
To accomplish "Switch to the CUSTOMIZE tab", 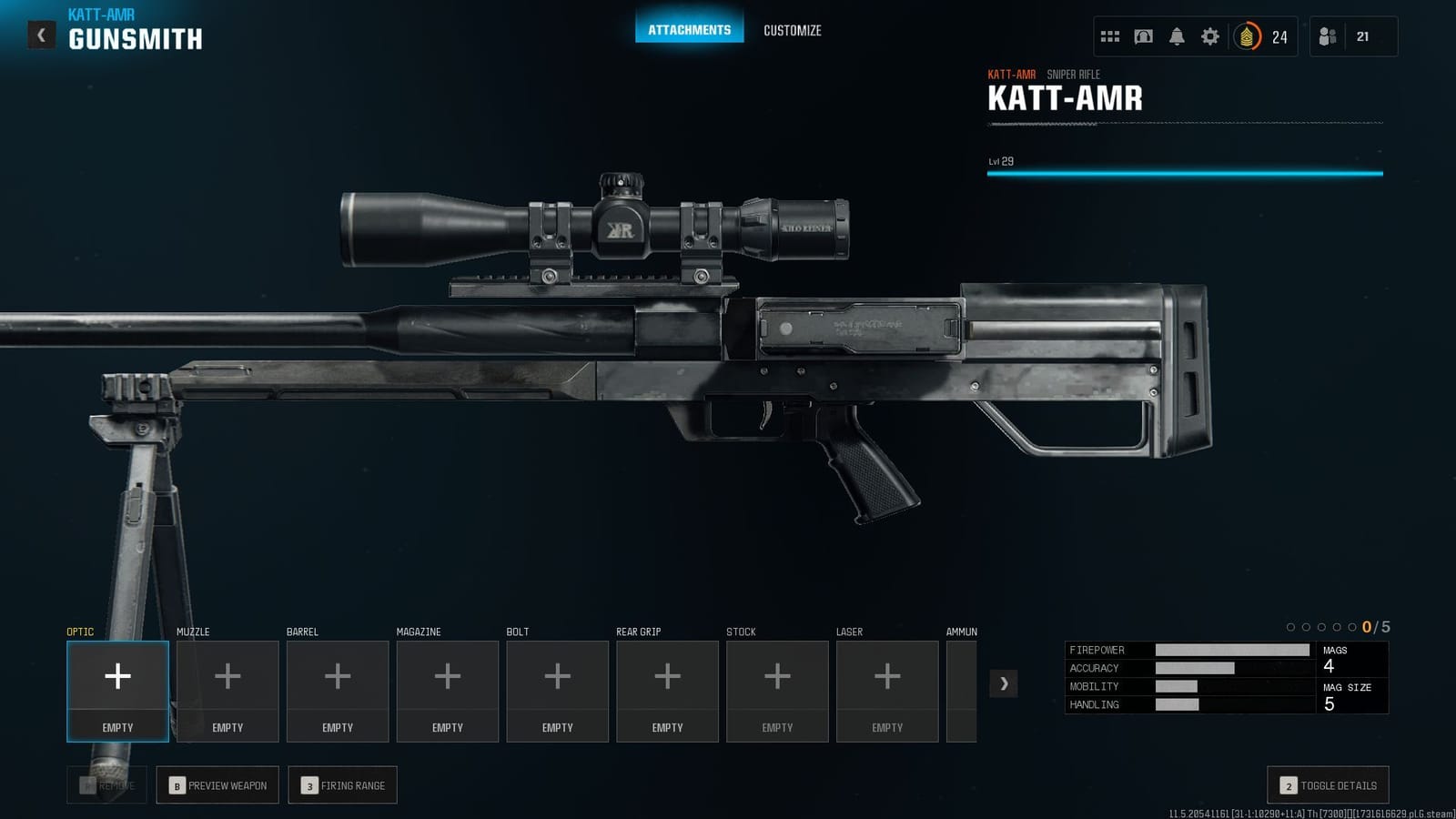I will click(x=793, y=30).
